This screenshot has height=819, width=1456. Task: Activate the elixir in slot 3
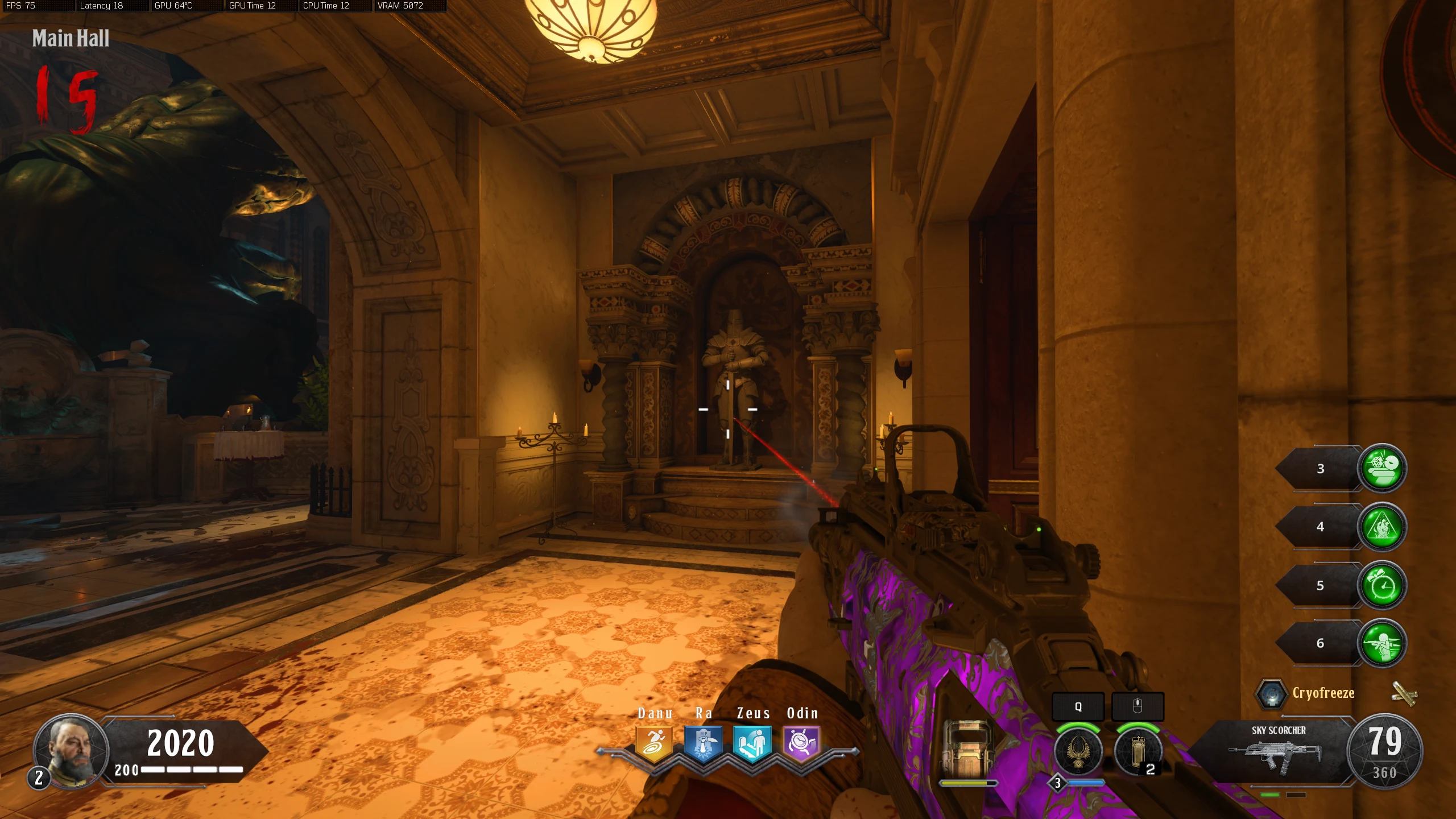1381,468
